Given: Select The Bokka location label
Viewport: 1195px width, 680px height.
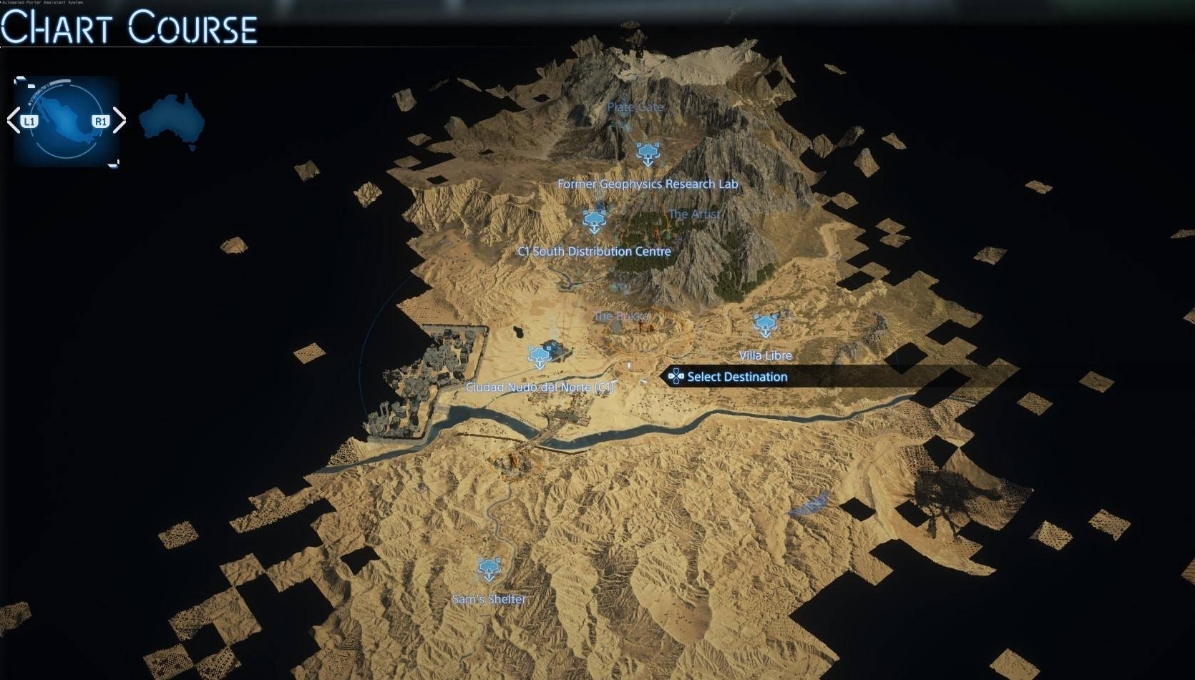Looking at the screenshot, I should [622, 316].
